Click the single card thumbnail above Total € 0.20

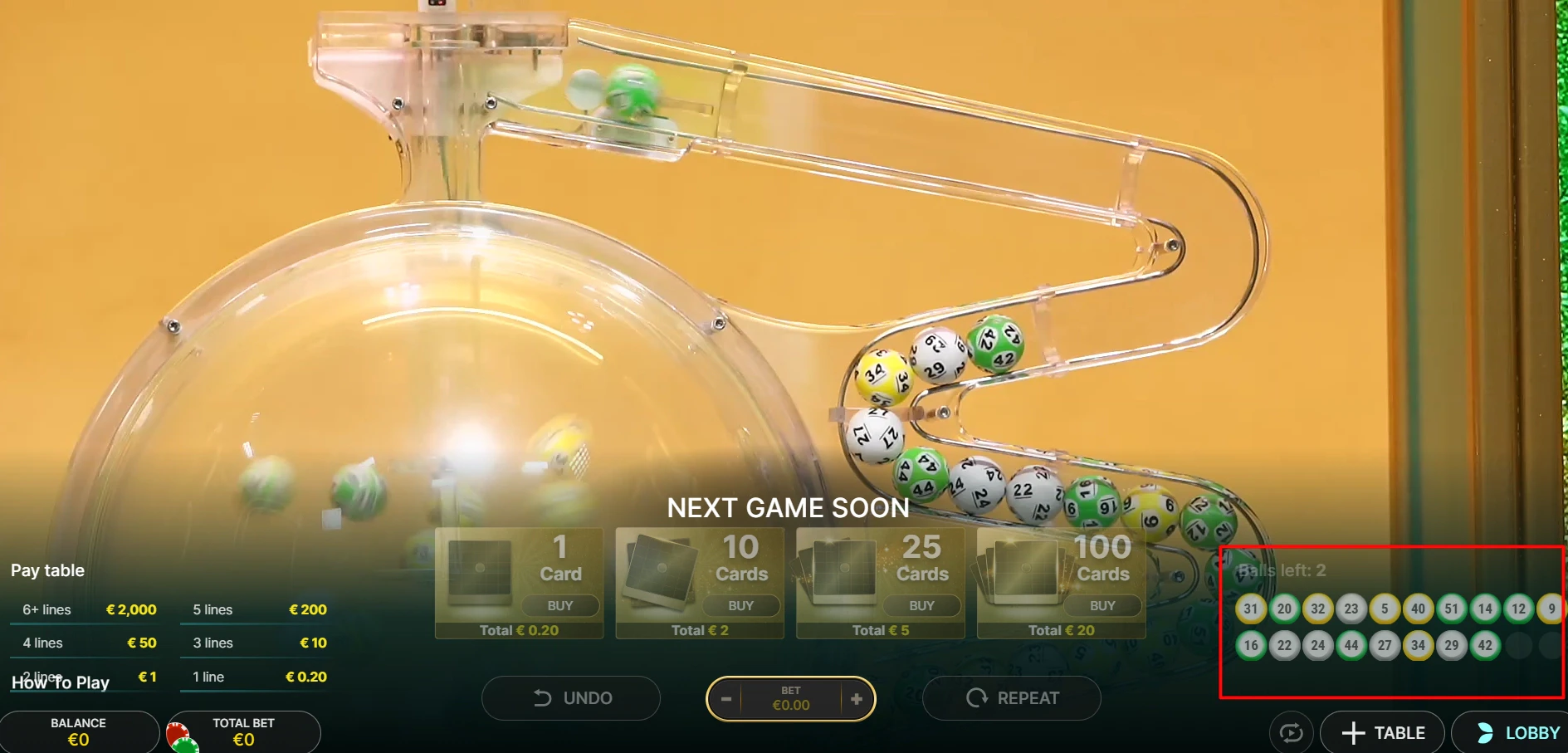click(480, 571)
